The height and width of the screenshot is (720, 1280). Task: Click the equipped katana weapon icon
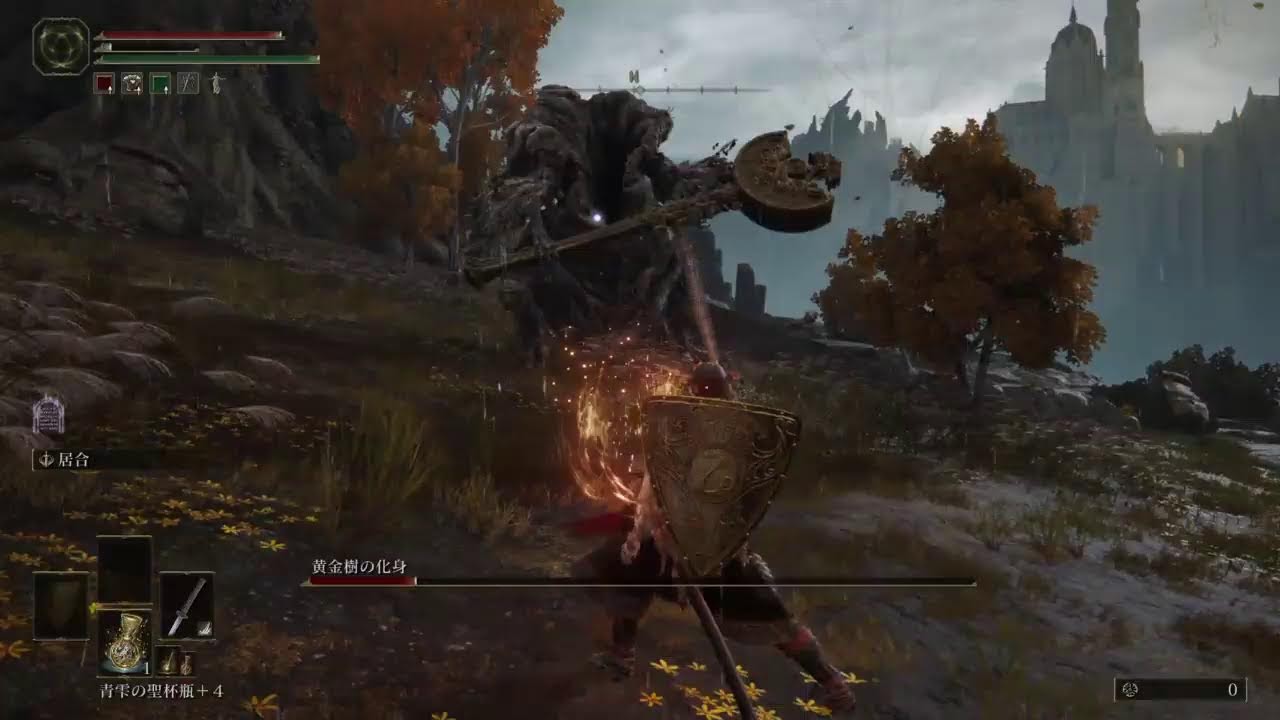(185, 606)
